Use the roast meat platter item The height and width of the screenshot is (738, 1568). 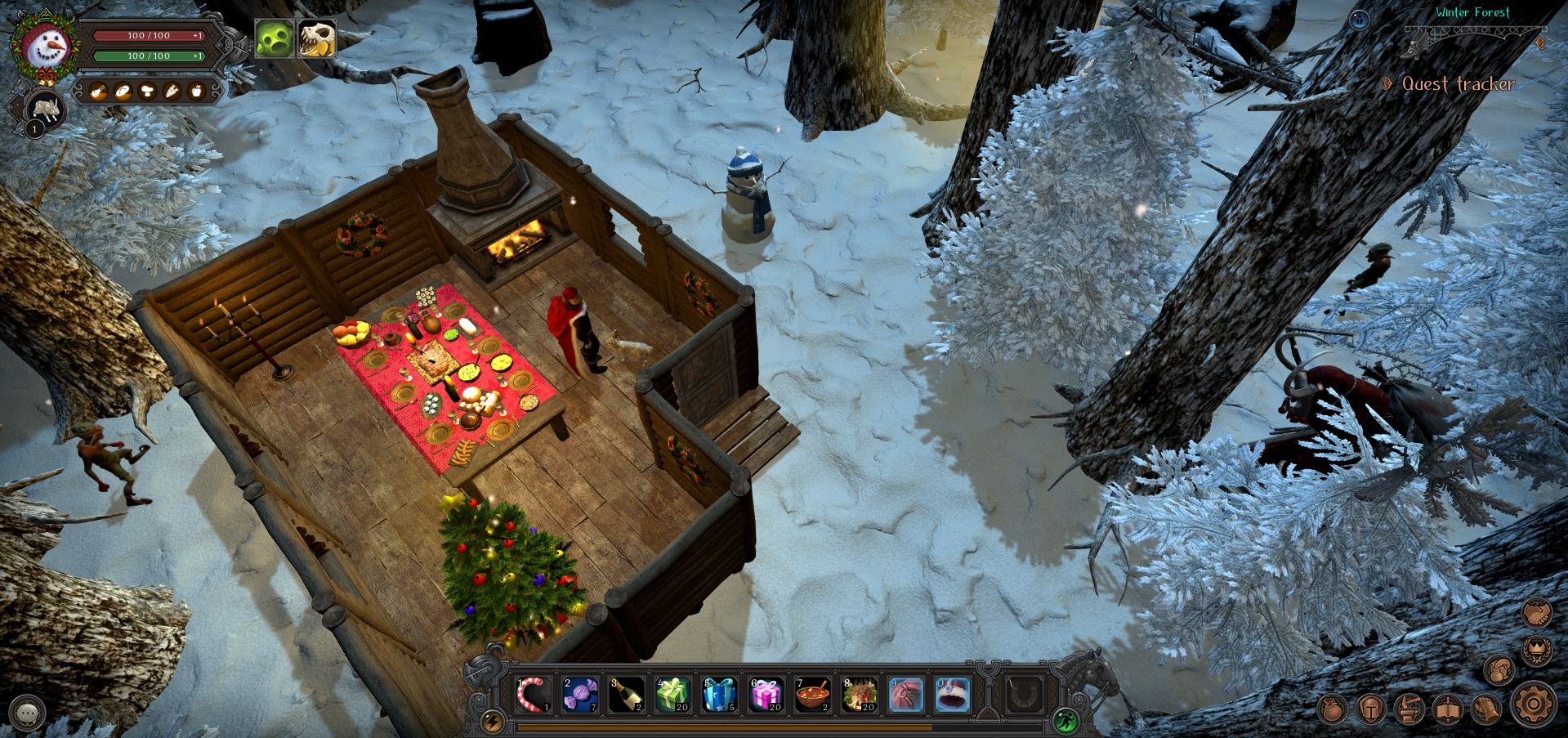coord(860,695)
